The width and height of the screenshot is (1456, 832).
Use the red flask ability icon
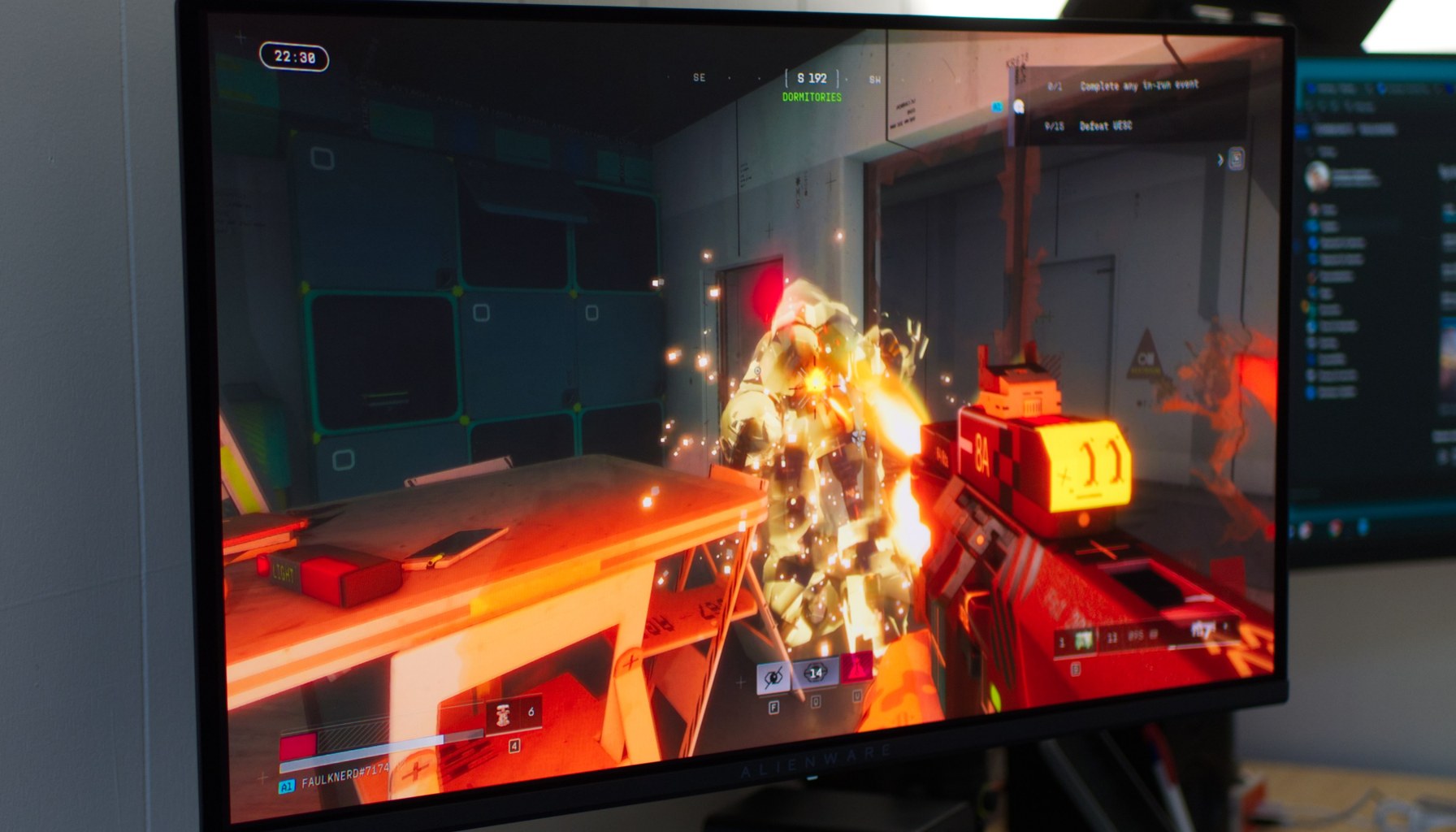click(x=856, y=668)
